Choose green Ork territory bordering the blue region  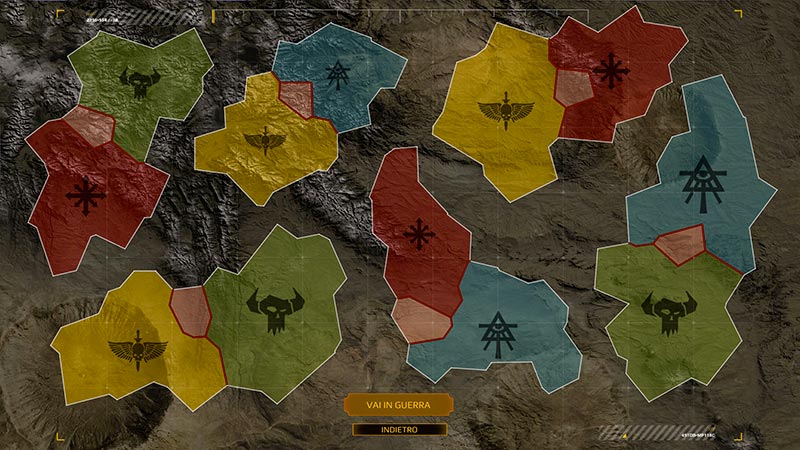668,310
